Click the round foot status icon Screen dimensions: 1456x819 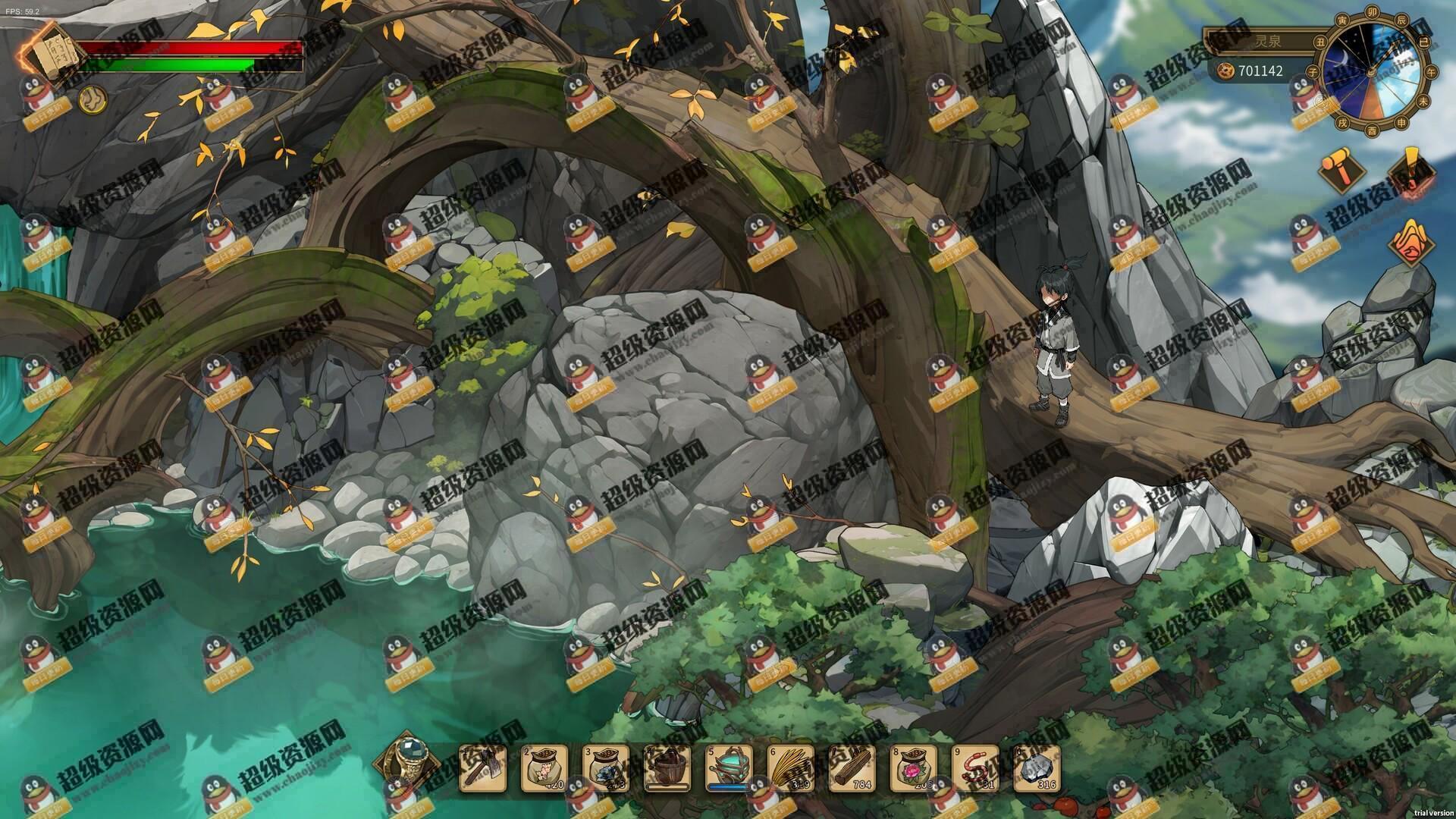coord(93,99)
